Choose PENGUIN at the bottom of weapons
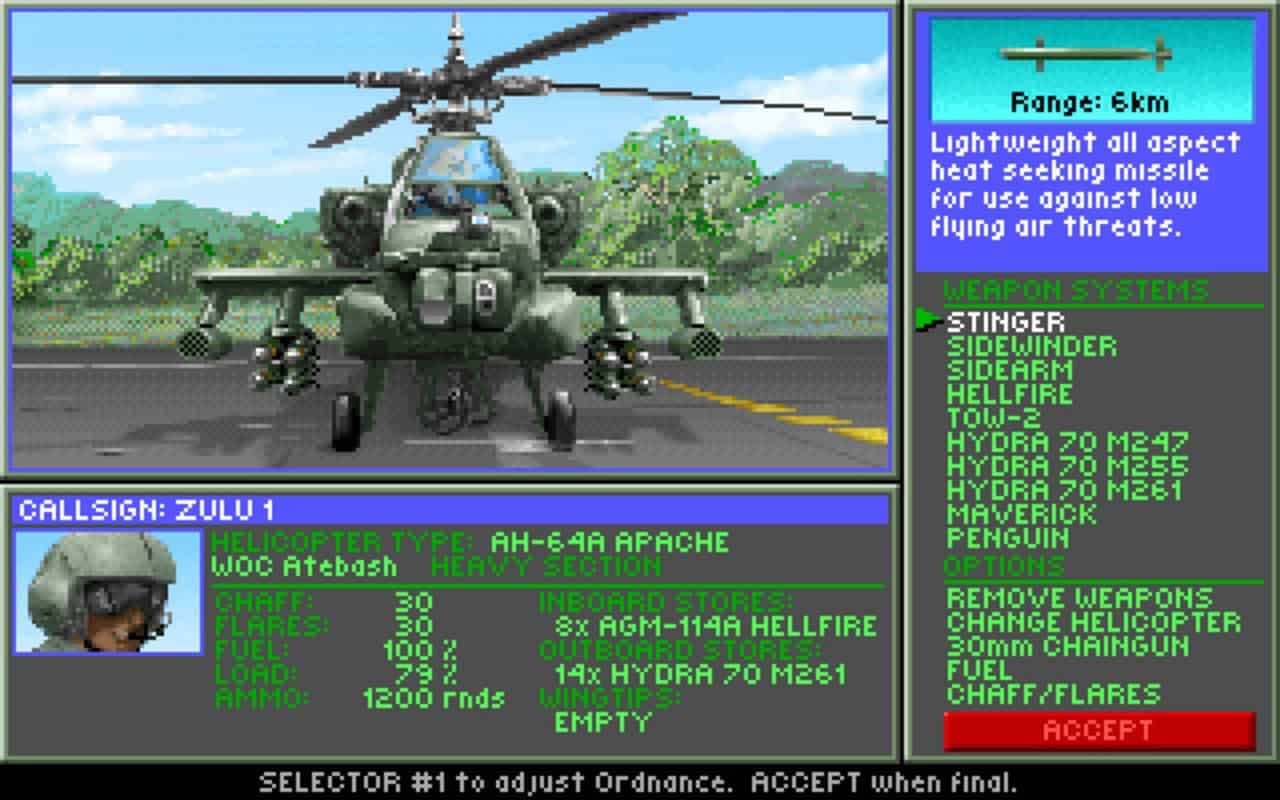The width and height of the screenshot is (1280, 800). (1005, 539)
